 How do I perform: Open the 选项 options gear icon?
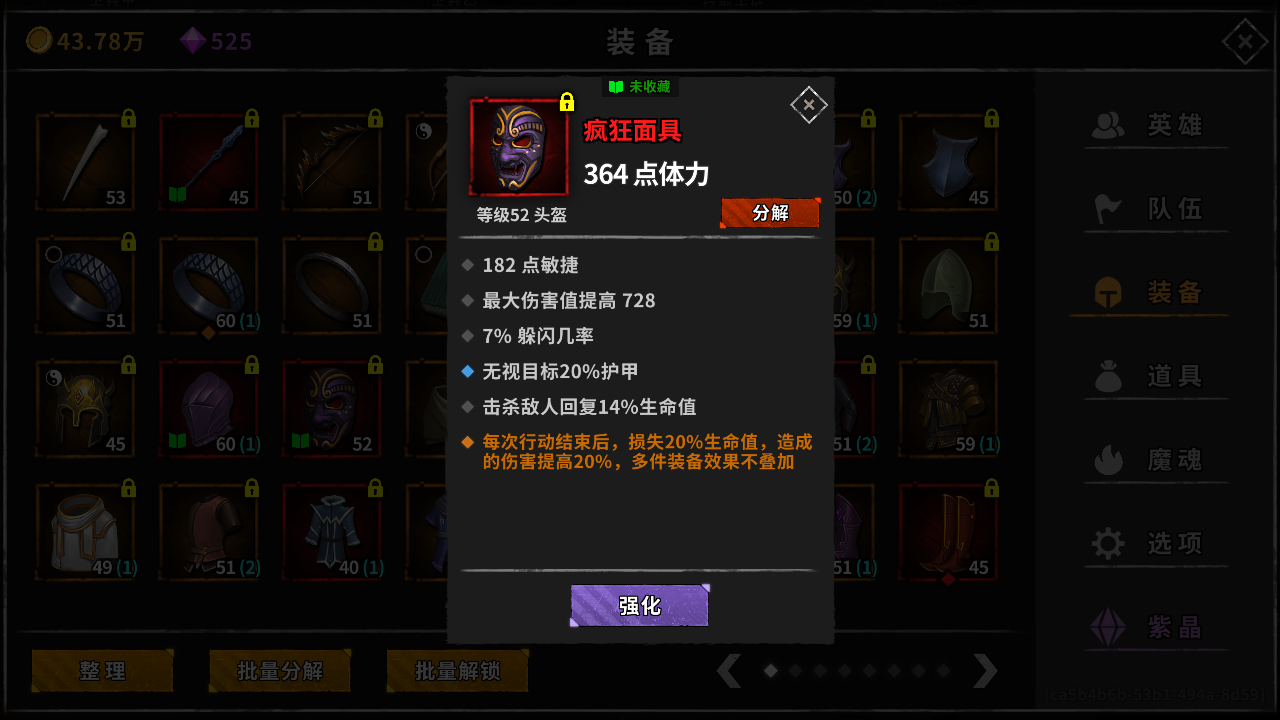pyautogui.click(x=1107, y=543)
